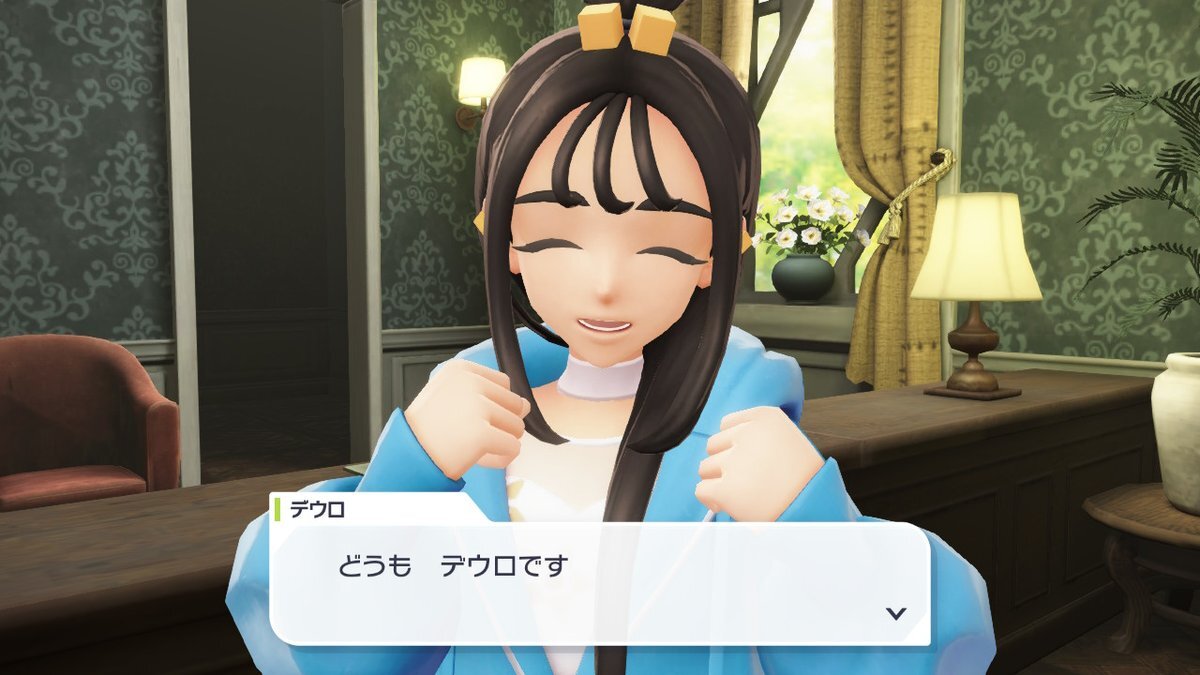Advance dialogue with the down arrow indicator
Screen dimensions: 1200x675
click(896, 613)
